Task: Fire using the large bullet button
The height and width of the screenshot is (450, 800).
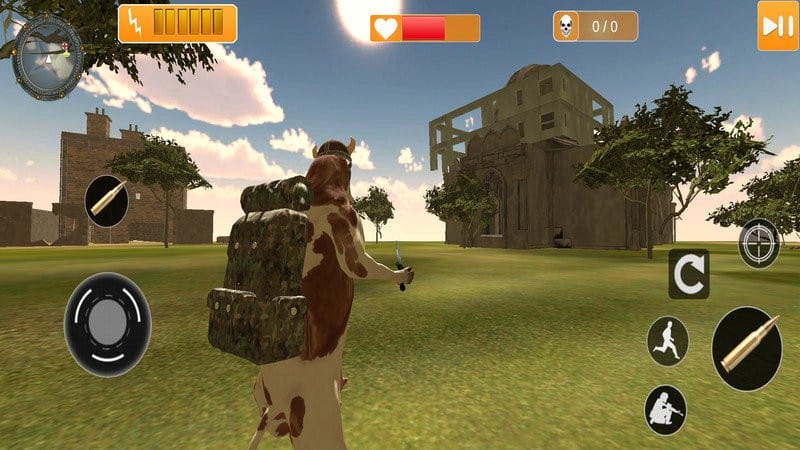Action: pyautogui.click(x=747, y=349)
